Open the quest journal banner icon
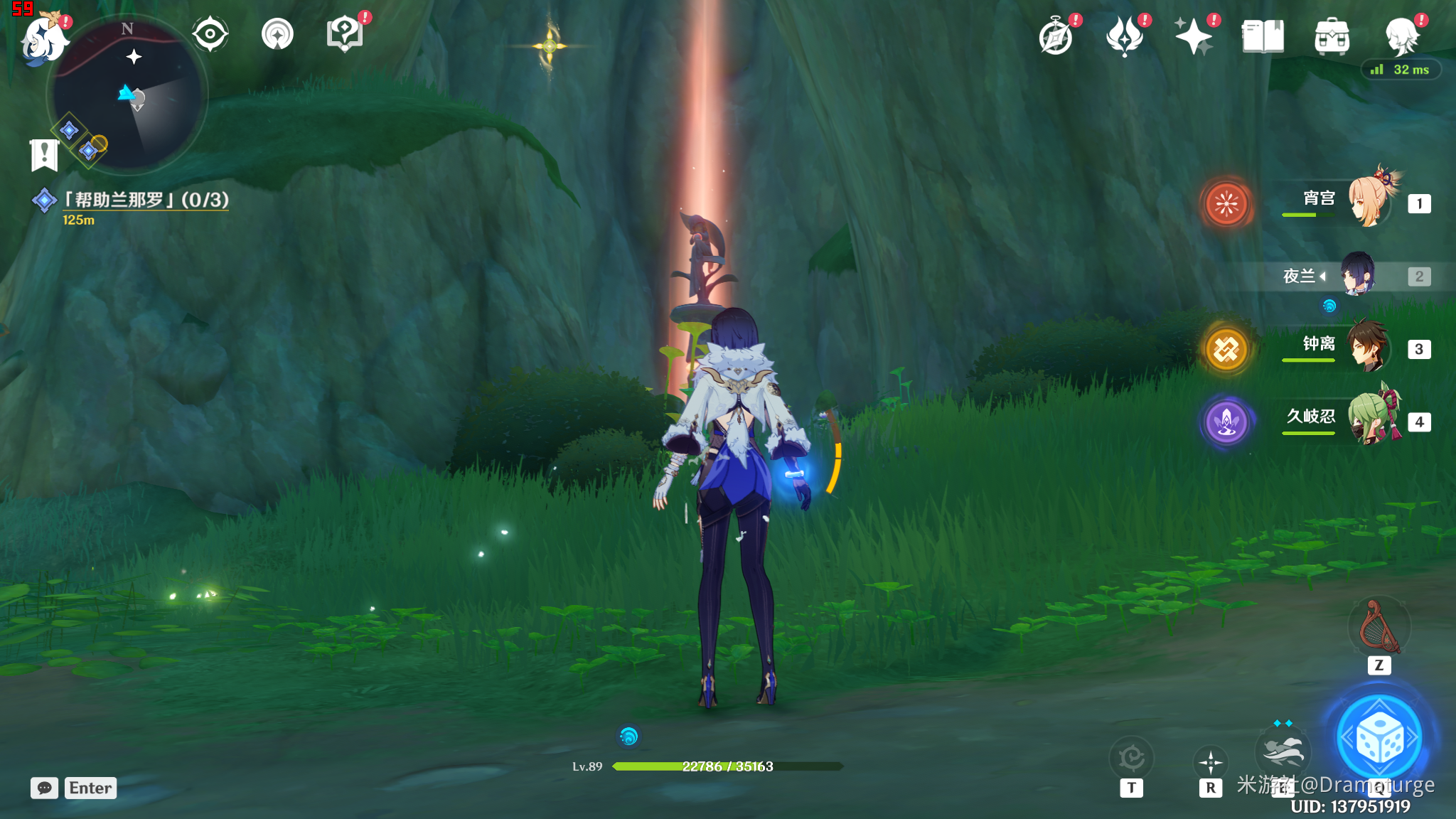The width and height of the screenshot is (1456, 819). pyautogui.click(x=44, y=154)
